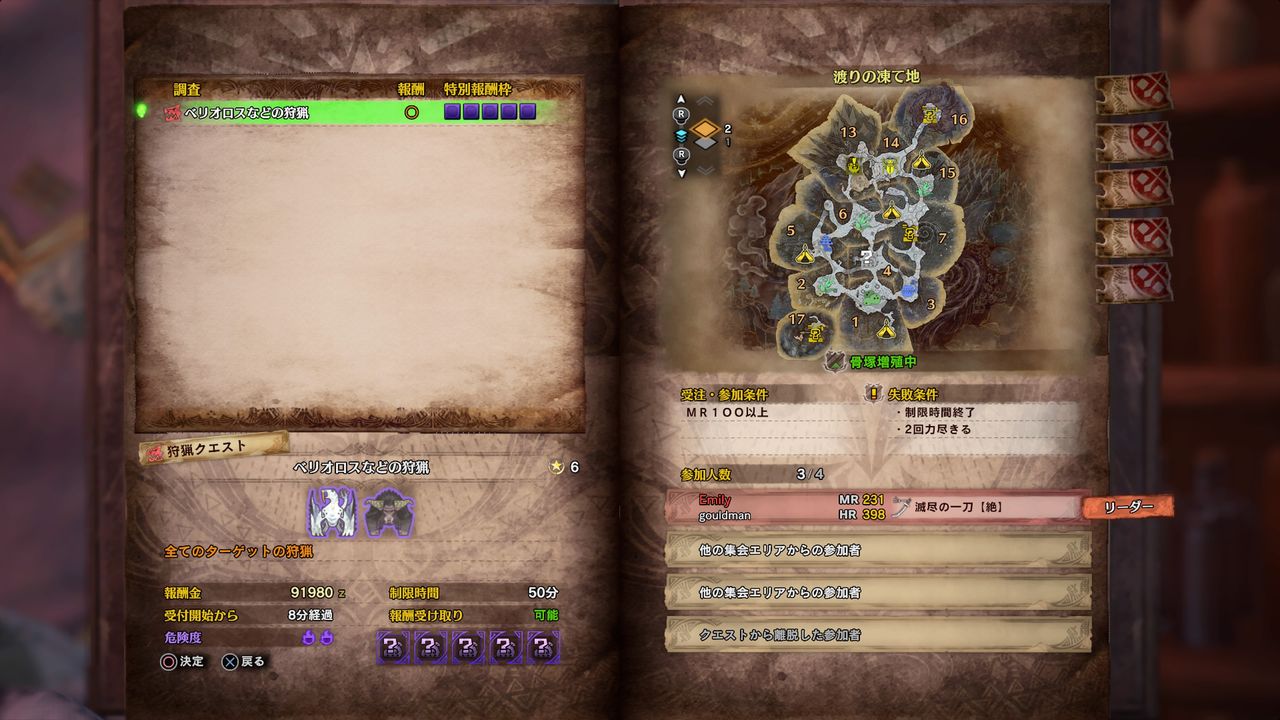The width and height of the screenshot is (1280, 720).
Task: Click the up chevron above the map controls
Action: (x=704, y=99)
